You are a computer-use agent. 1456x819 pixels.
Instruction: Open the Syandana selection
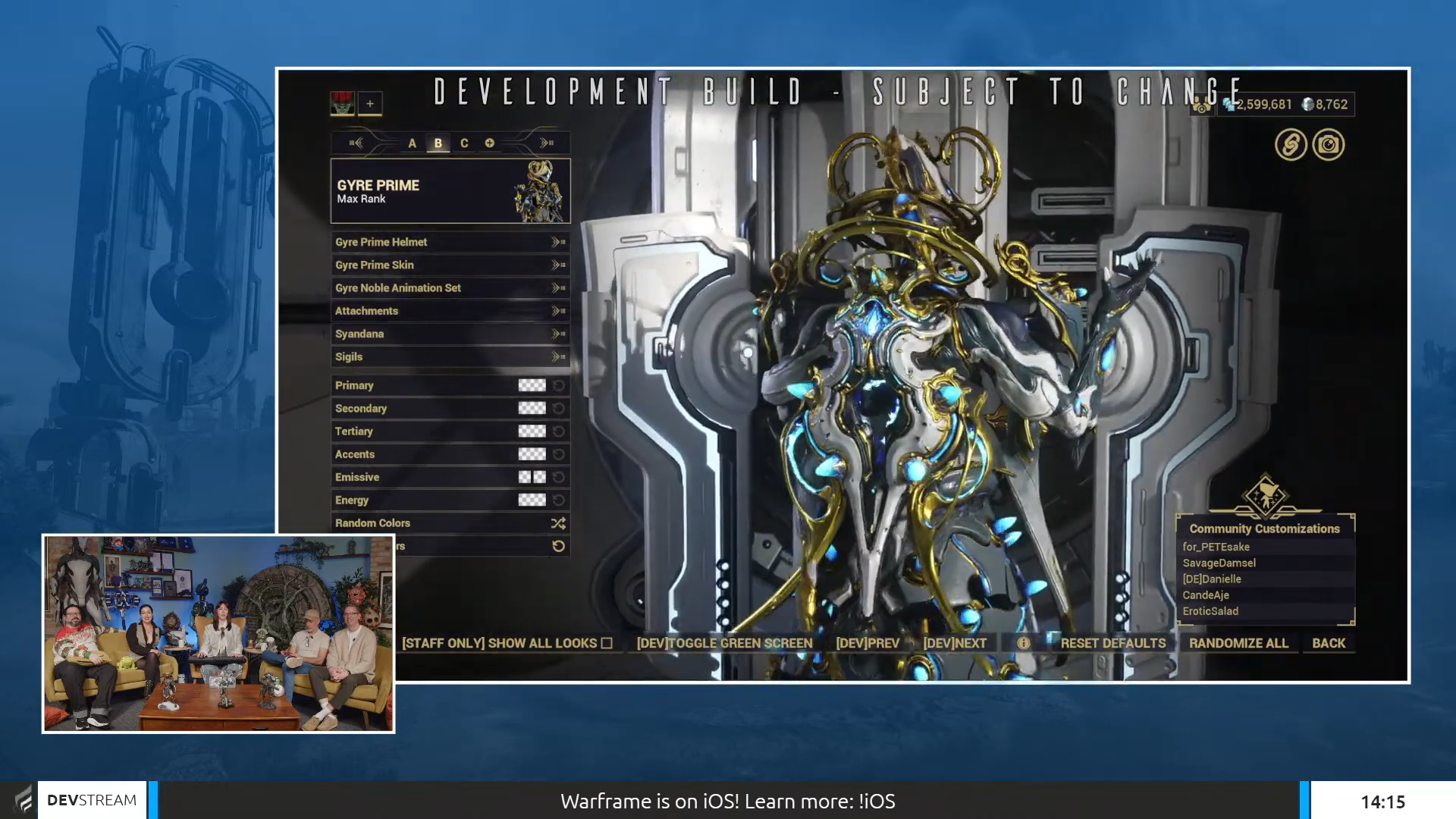click(x=557, y=334)
